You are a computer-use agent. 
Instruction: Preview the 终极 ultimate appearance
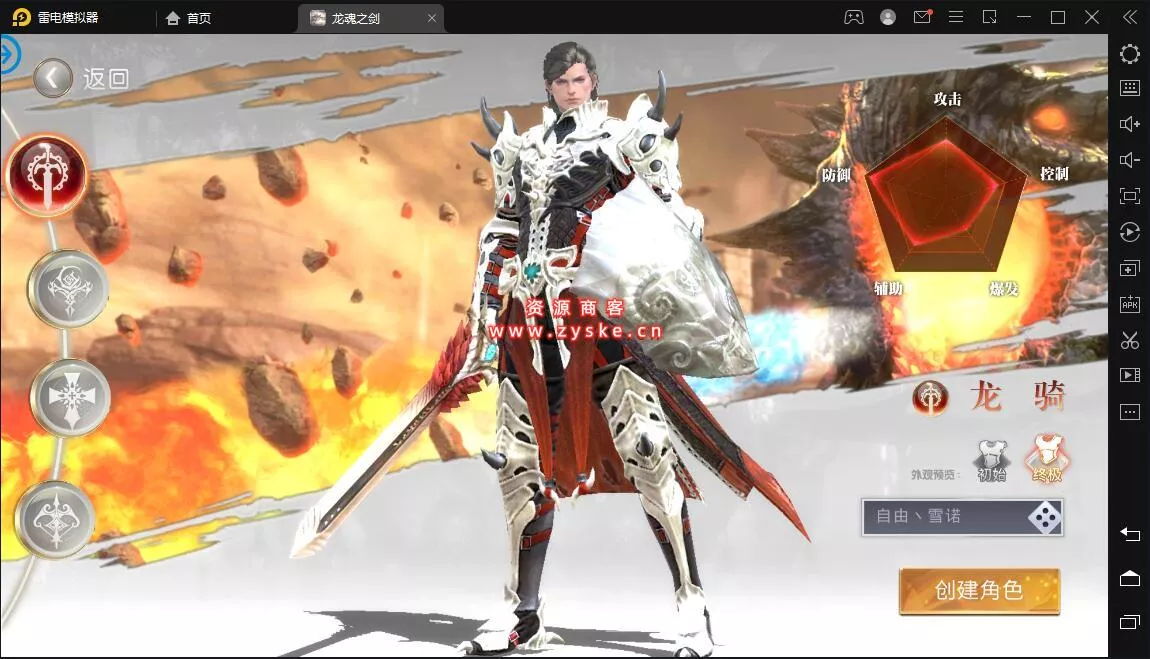point(1047,460)
